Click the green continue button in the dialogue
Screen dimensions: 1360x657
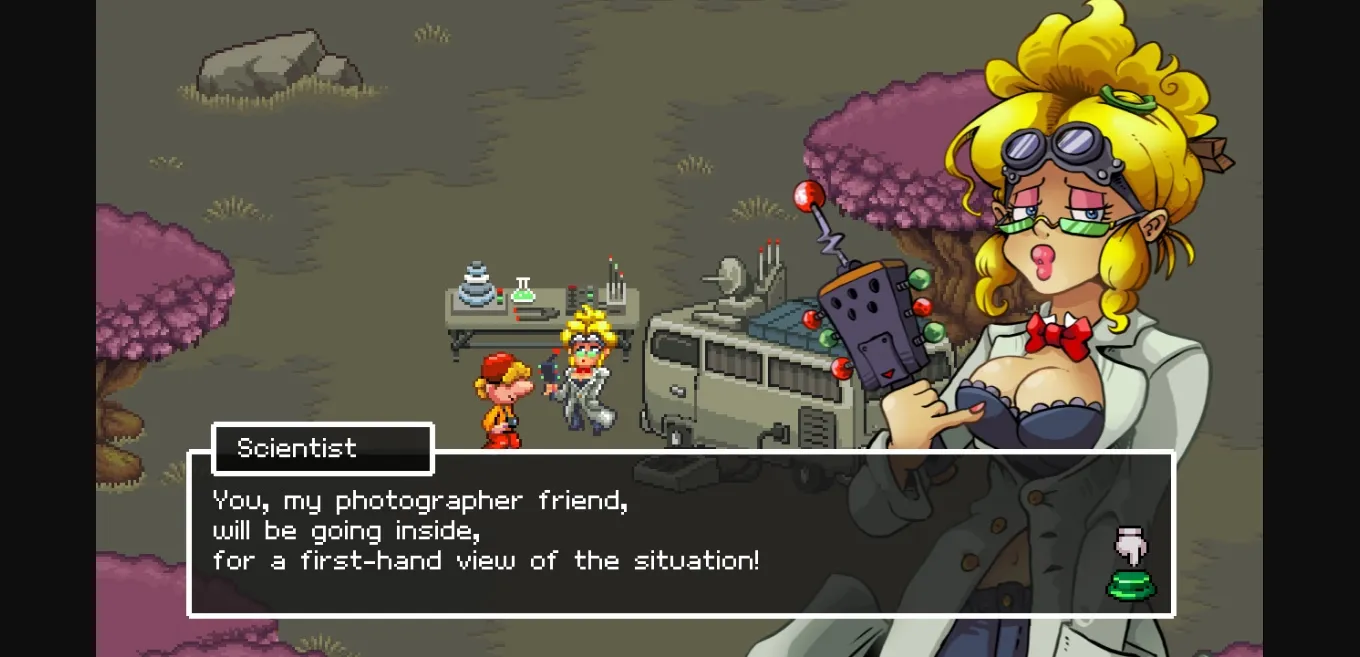coord(1131,584)
